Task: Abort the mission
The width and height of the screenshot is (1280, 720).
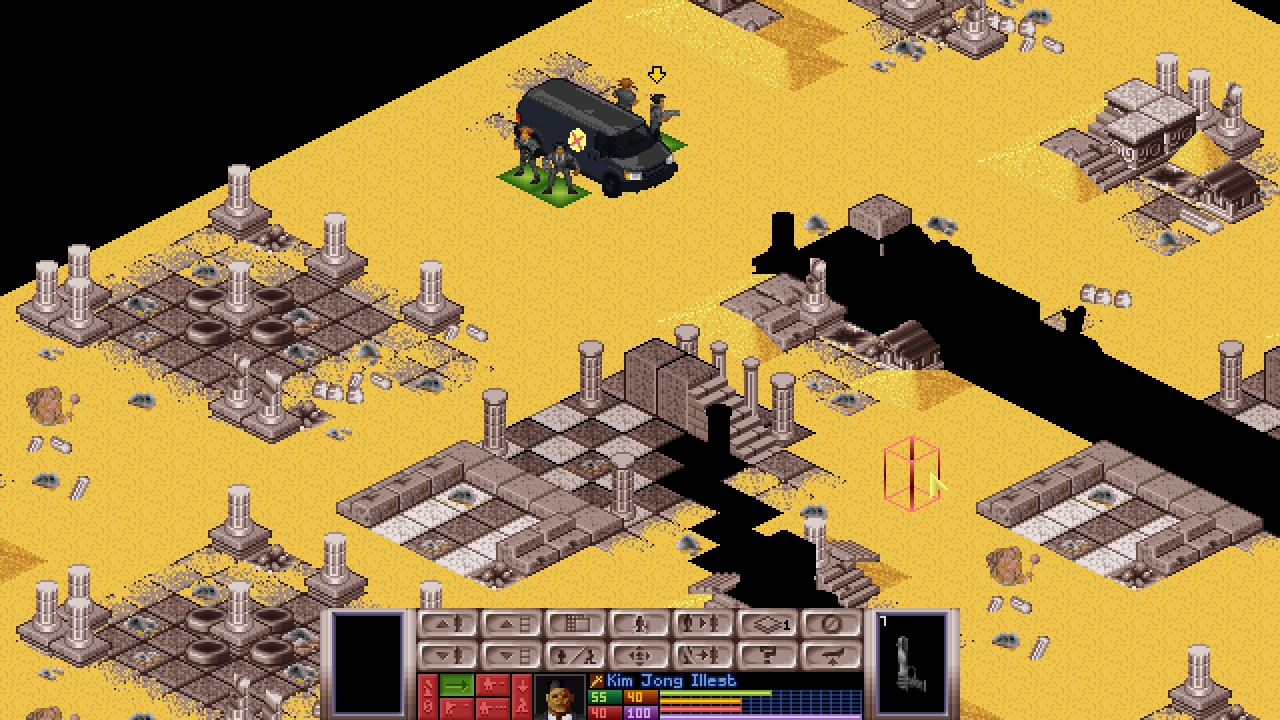Action: (x=831, y=656)
